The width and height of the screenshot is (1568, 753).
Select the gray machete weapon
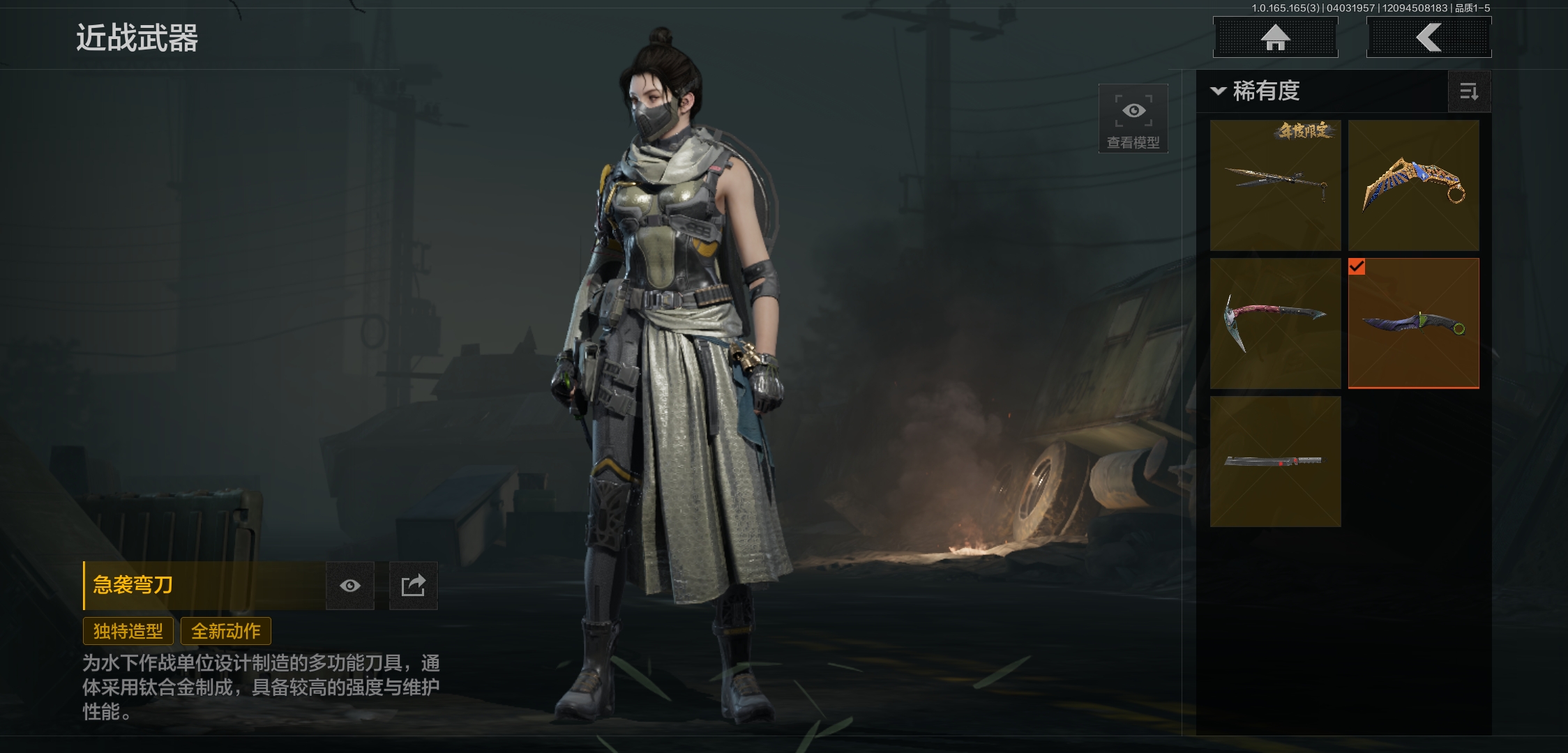coord(1275,461)
